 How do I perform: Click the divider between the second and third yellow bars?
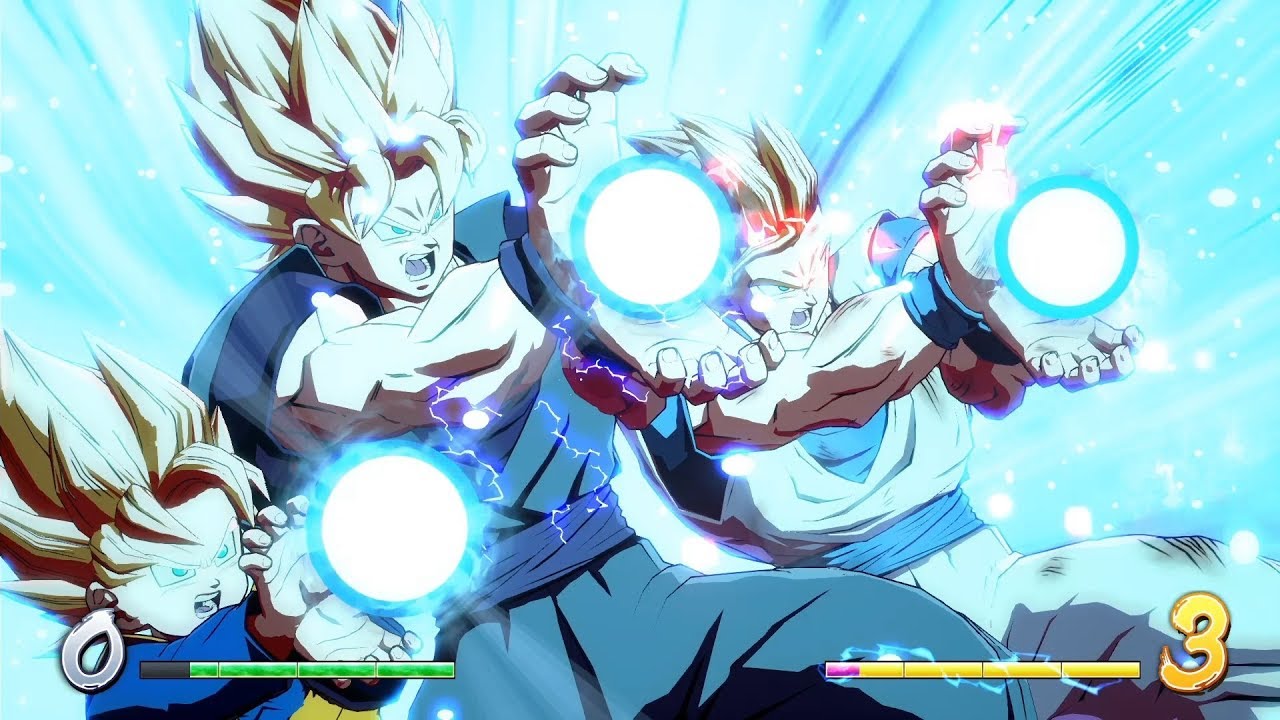(982, 670)
